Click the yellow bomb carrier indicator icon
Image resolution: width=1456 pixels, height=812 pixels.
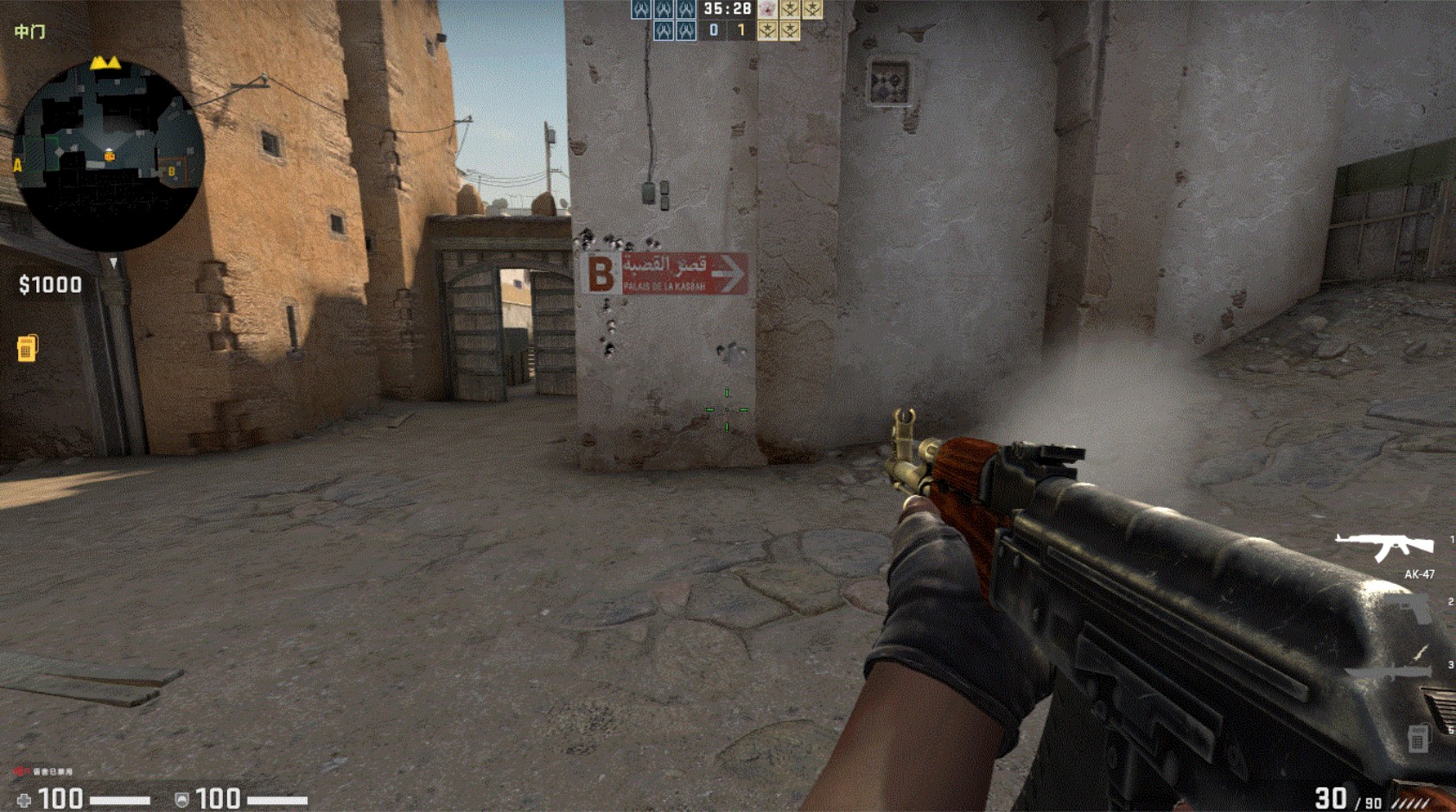[27, 348]
